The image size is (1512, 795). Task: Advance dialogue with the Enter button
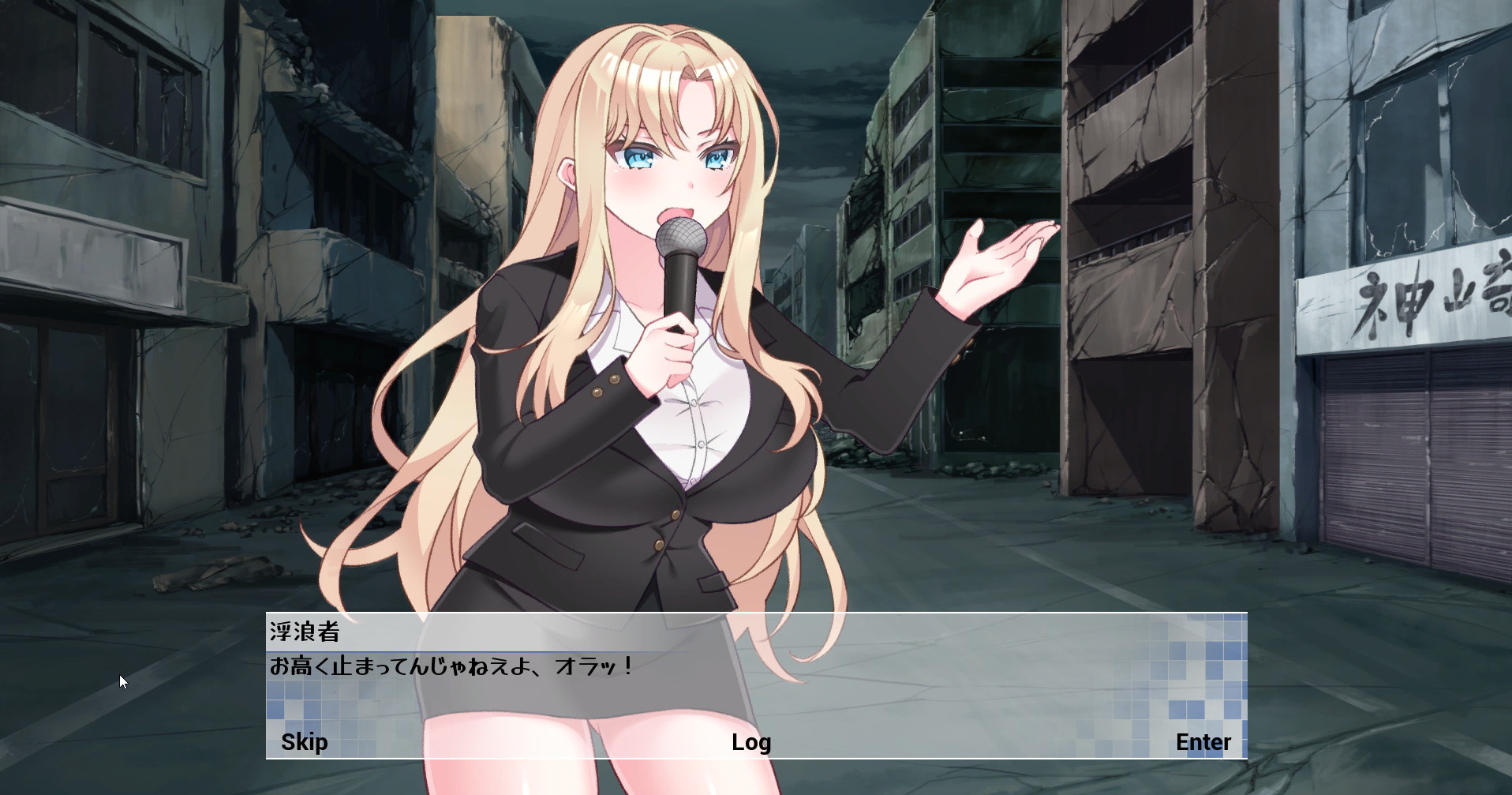pos(1203,742)
